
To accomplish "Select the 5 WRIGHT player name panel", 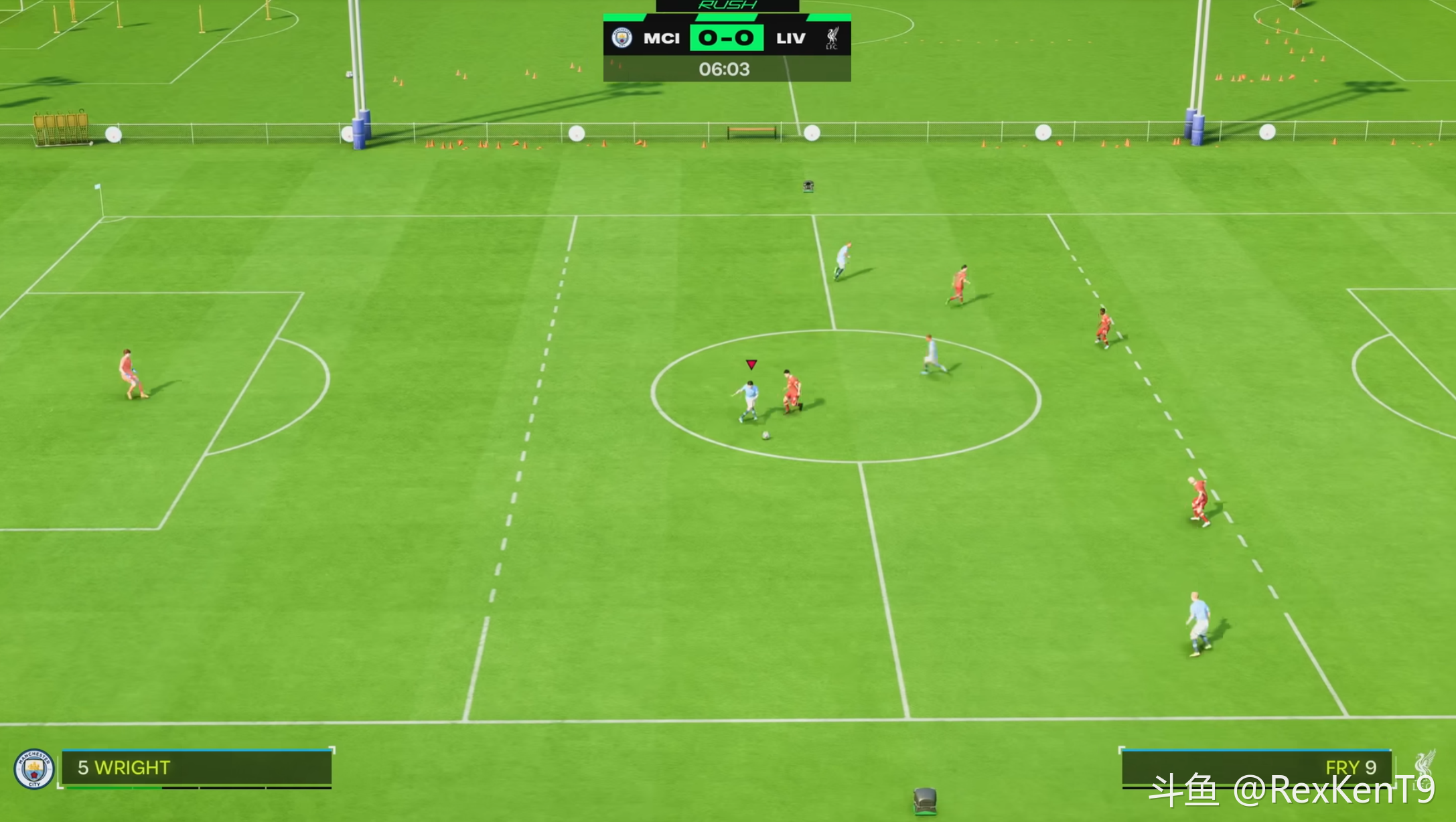I will (x=196, y=767).
